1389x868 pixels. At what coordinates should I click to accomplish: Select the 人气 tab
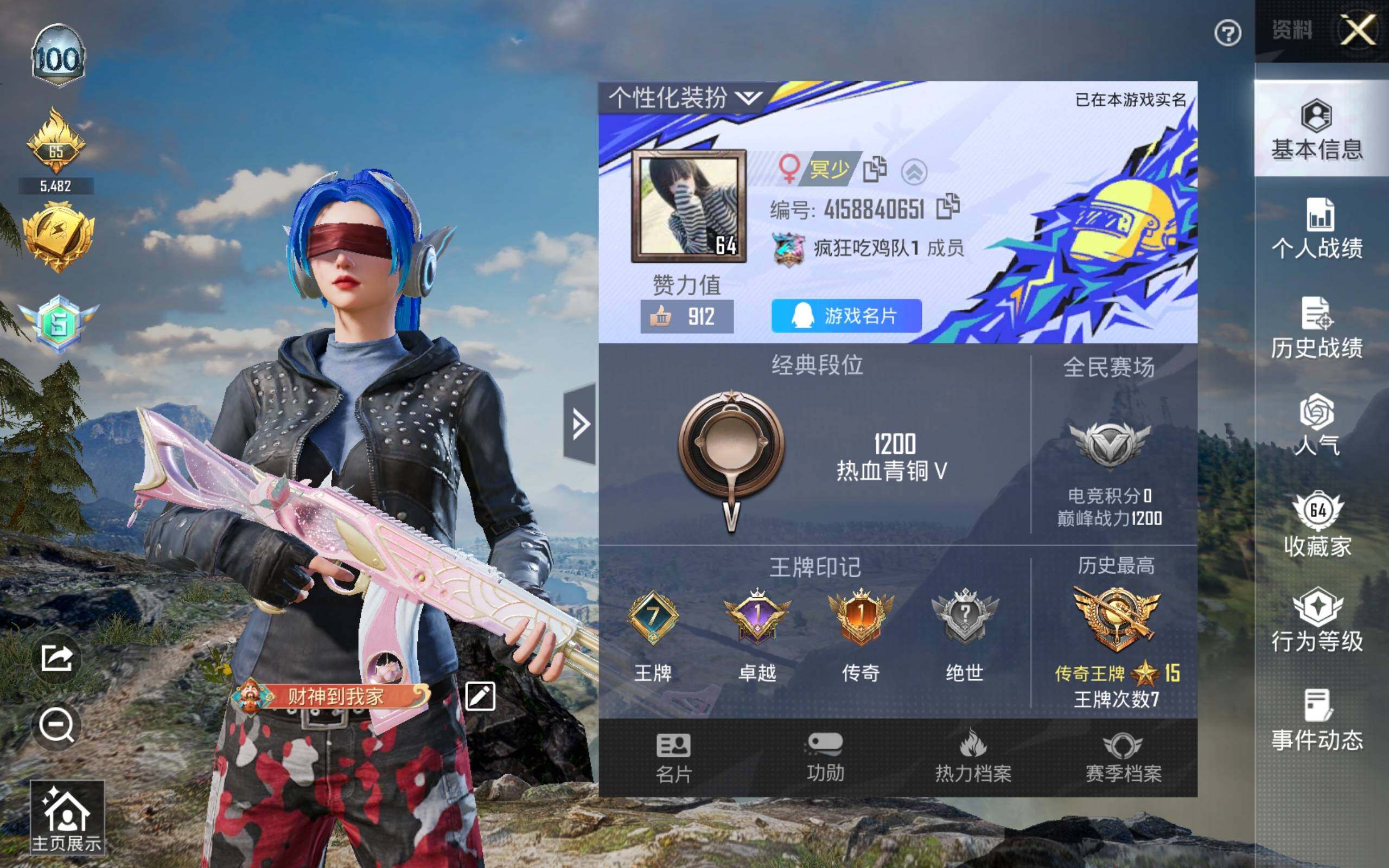click(1317, 425)
